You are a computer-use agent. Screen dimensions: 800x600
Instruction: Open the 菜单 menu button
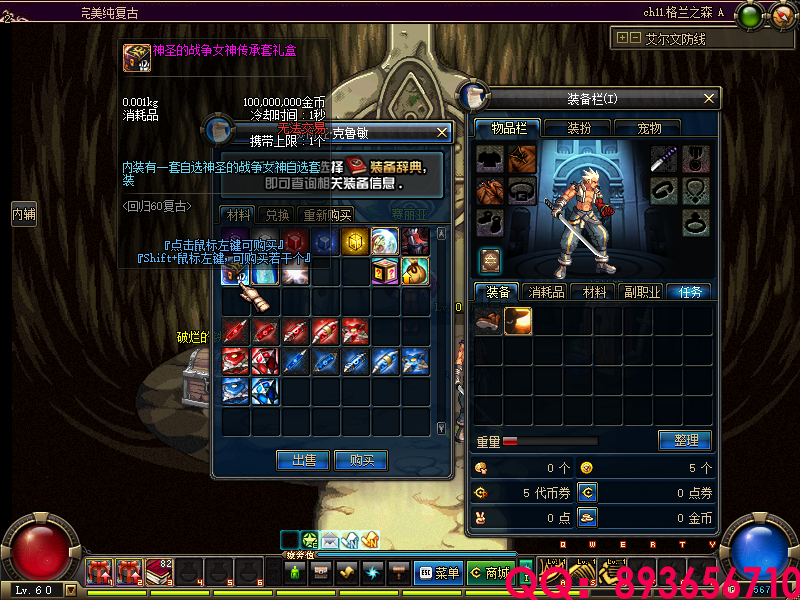tap(438, 573)
